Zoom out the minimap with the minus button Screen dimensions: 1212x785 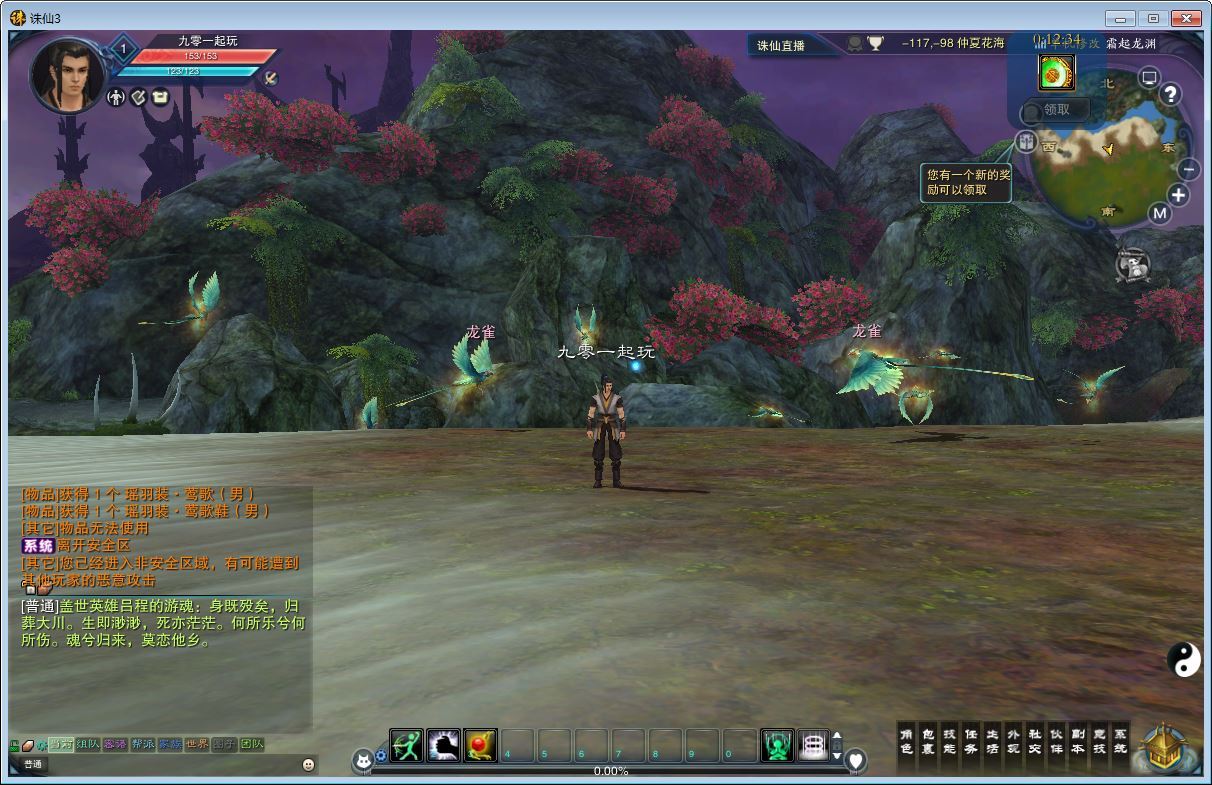click(x=1189, y=169)
